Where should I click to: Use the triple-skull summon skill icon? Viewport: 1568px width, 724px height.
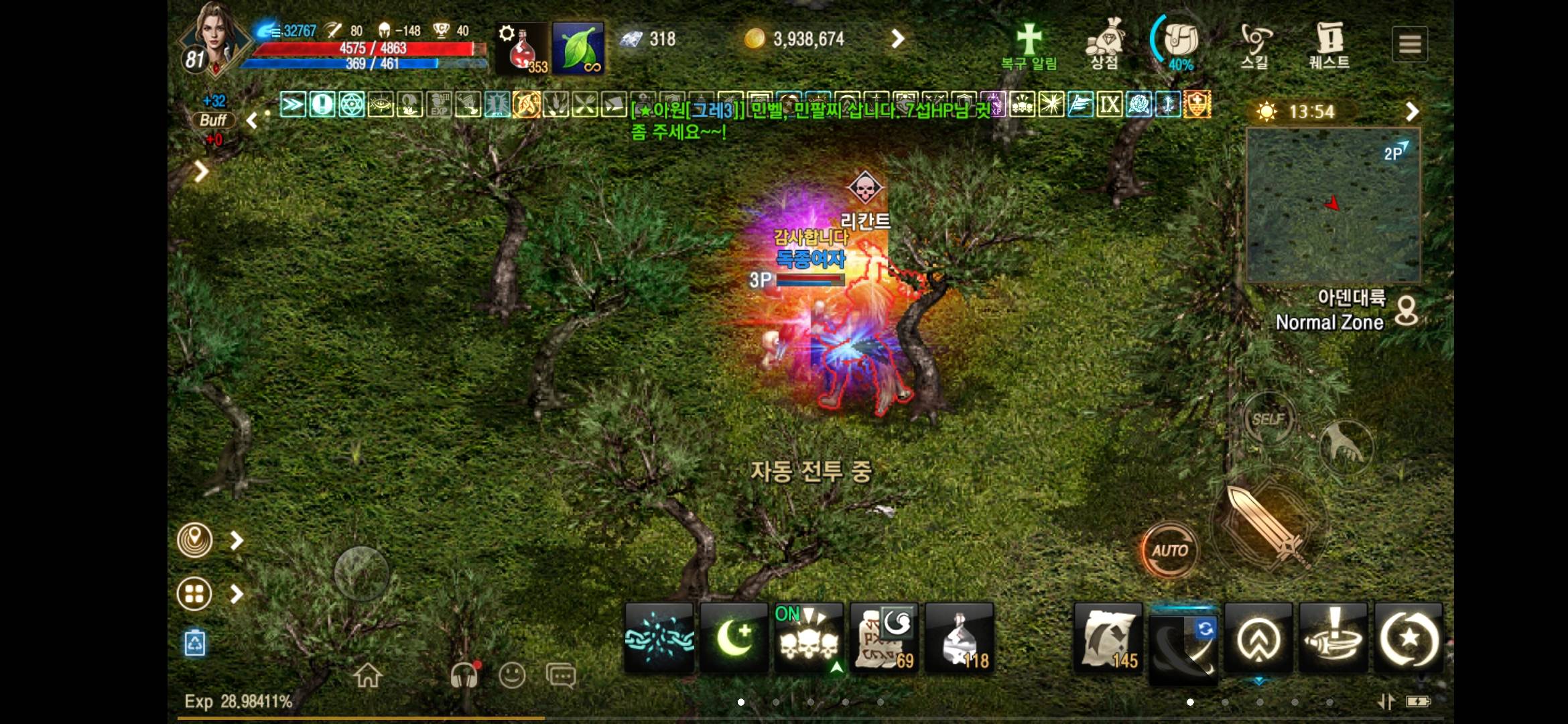pos(809,637)
